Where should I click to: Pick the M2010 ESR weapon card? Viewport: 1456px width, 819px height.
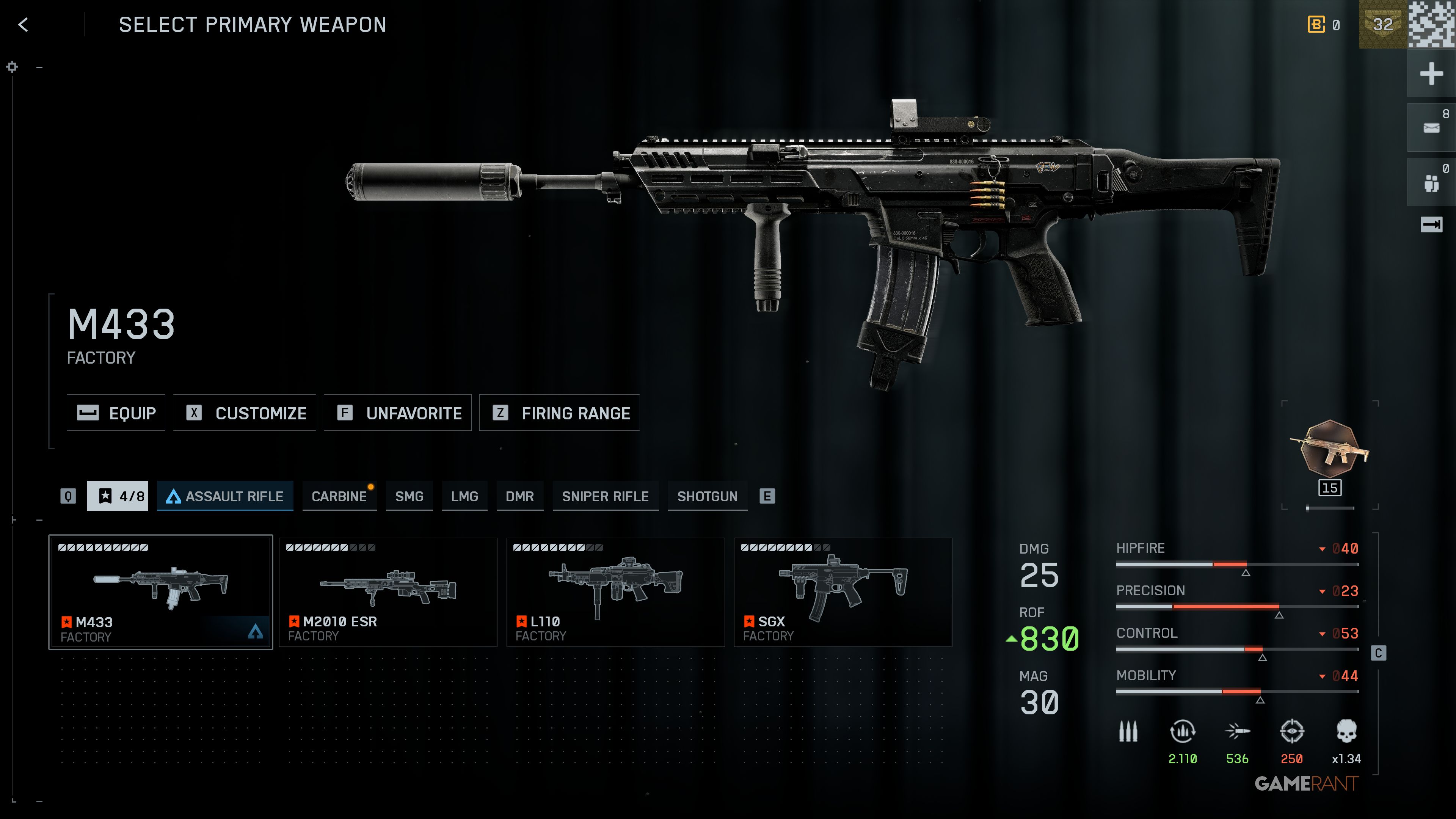(x=388, y=592)
